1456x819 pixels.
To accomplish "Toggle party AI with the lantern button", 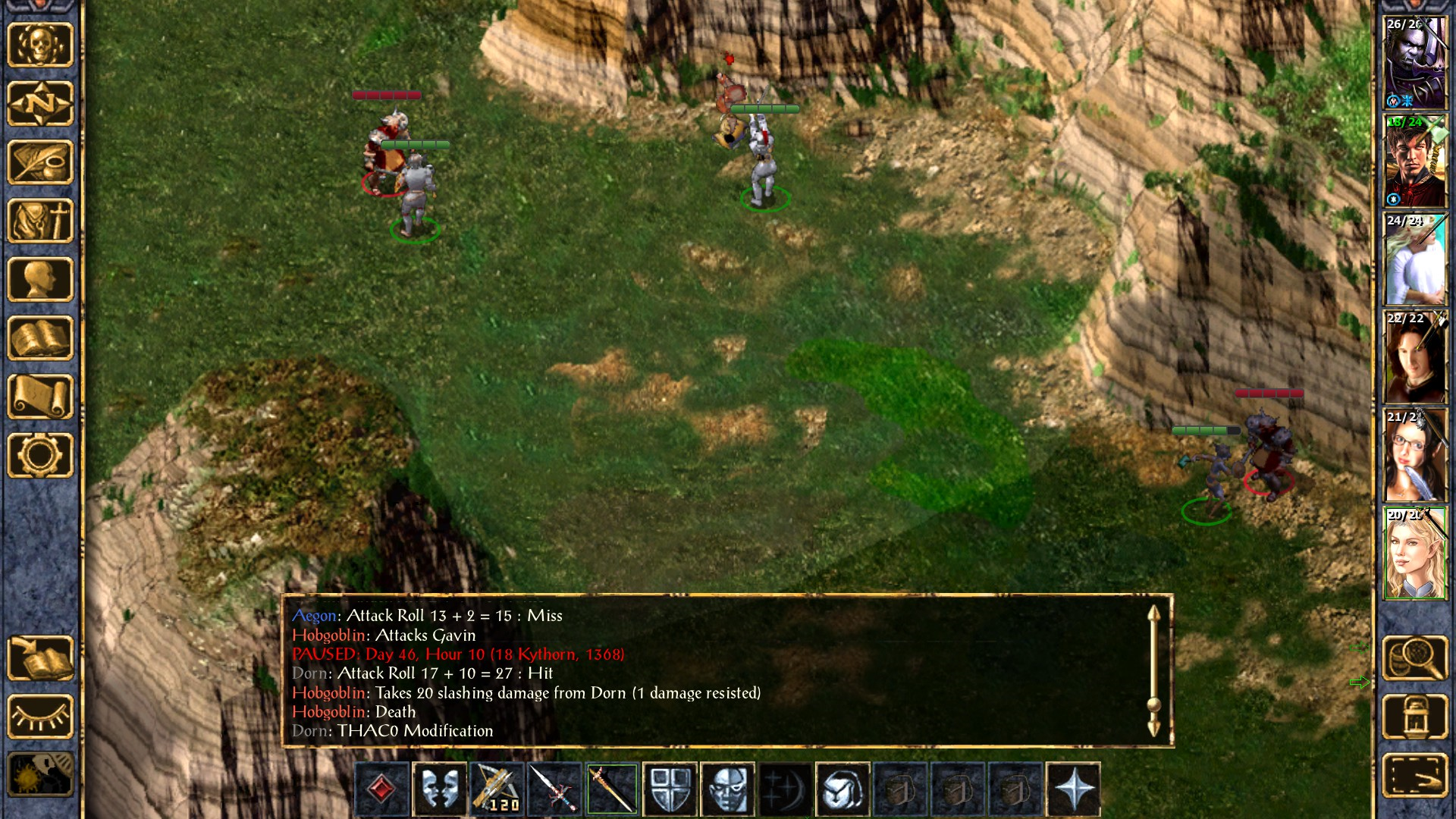I will 1415,717.
